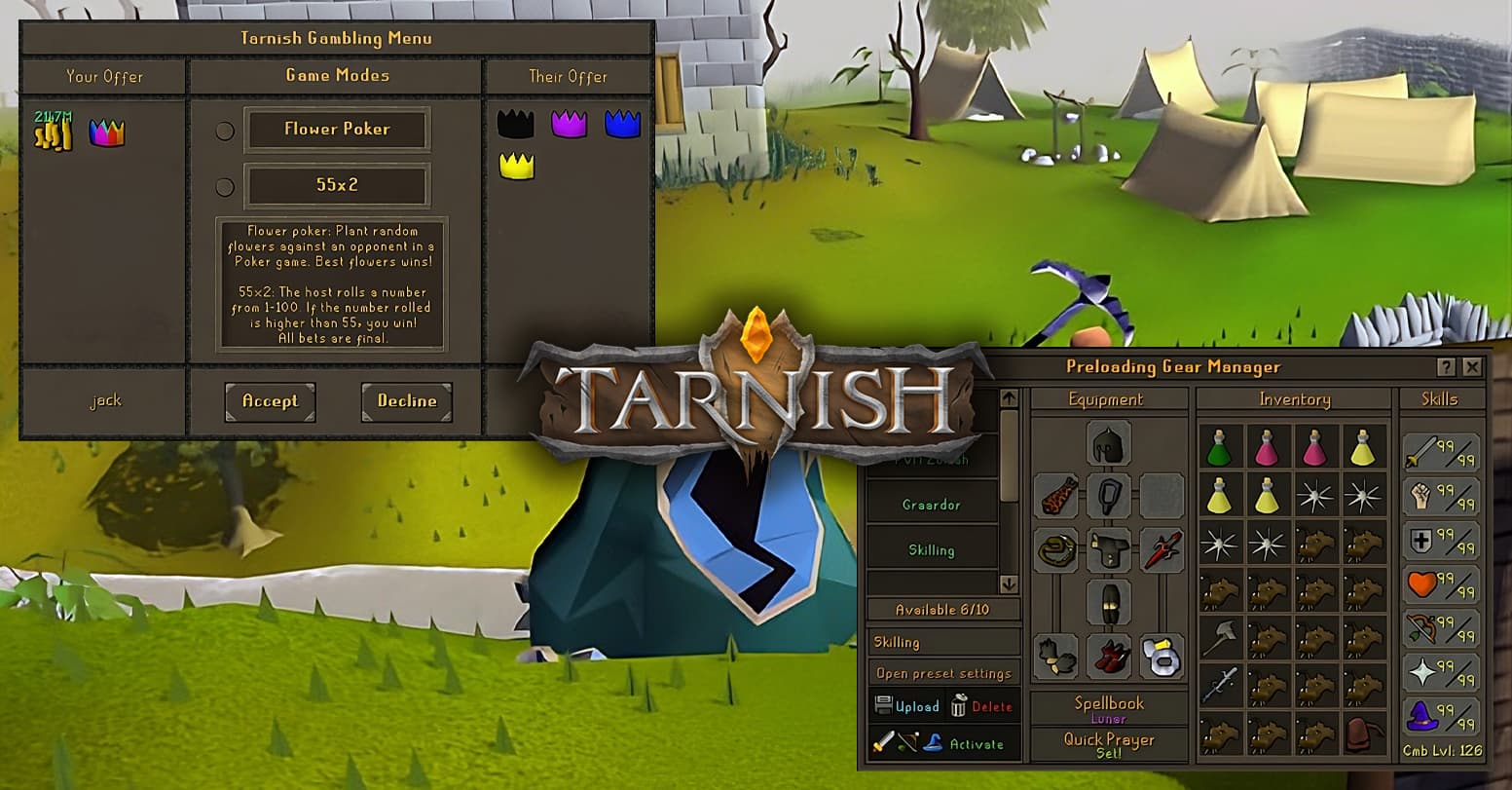1512x790 pixels.
Task: Click the Accept button
Action: [270, 400]
